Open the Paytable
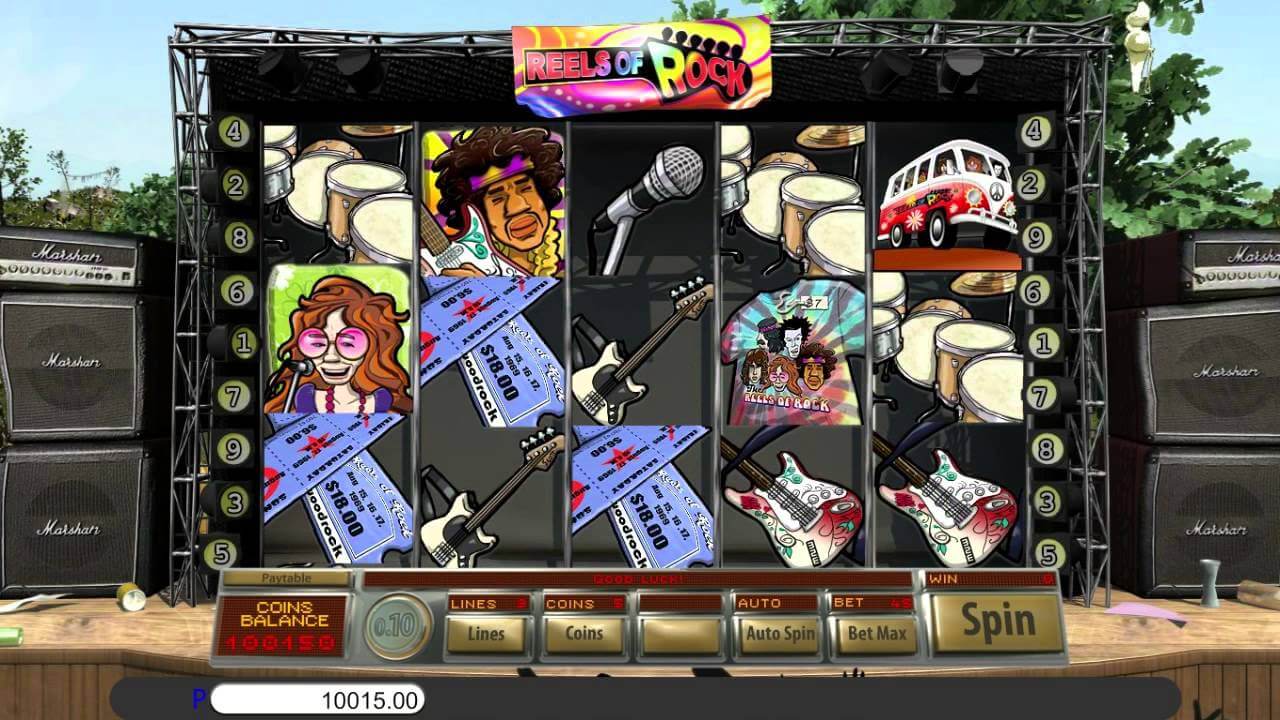The height and width of the screenshot is (720, 1280). point(286,578)
